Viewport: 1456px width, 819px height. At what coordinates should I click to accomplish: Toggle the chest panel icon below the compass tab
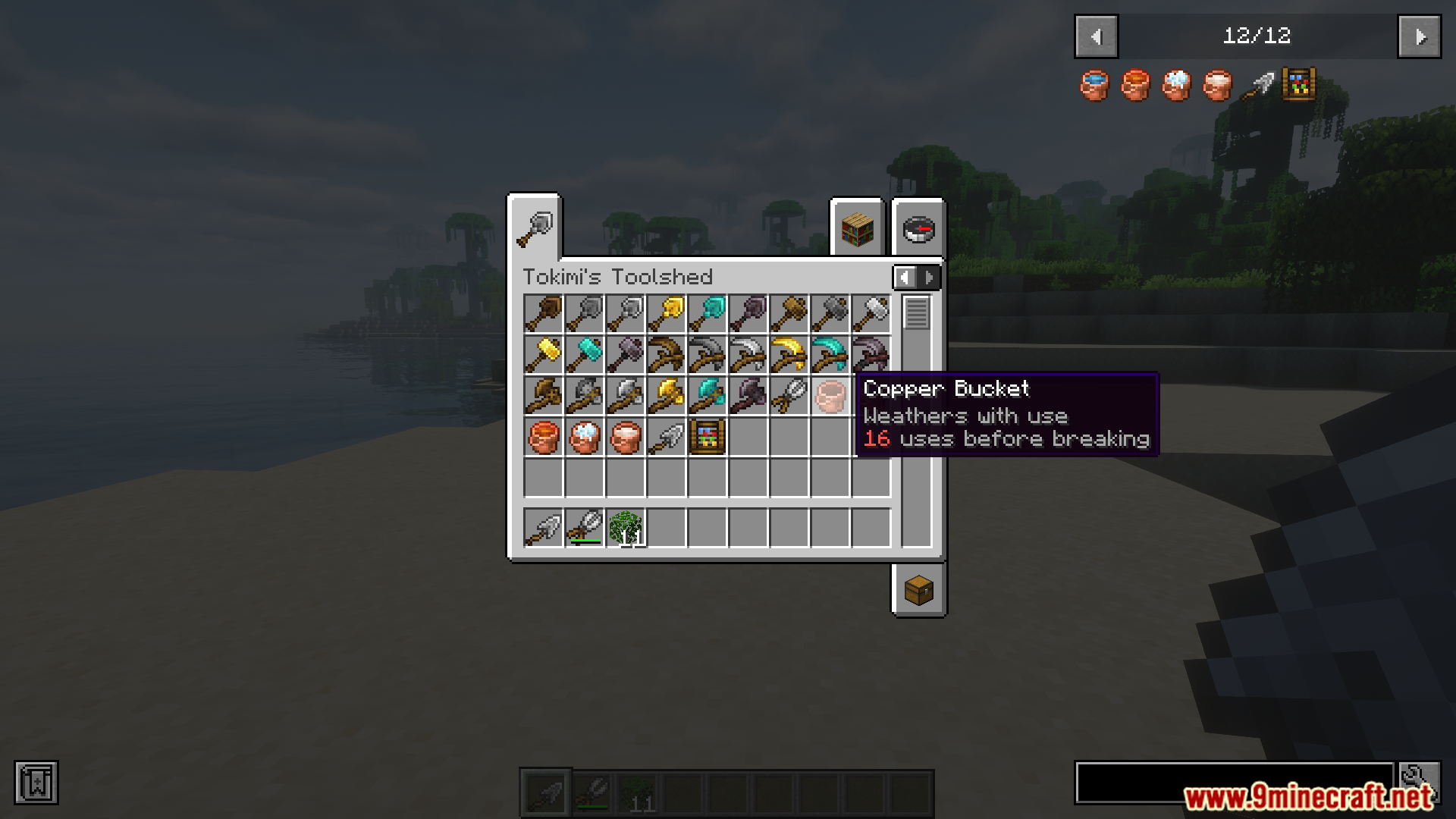click(918, 591)
